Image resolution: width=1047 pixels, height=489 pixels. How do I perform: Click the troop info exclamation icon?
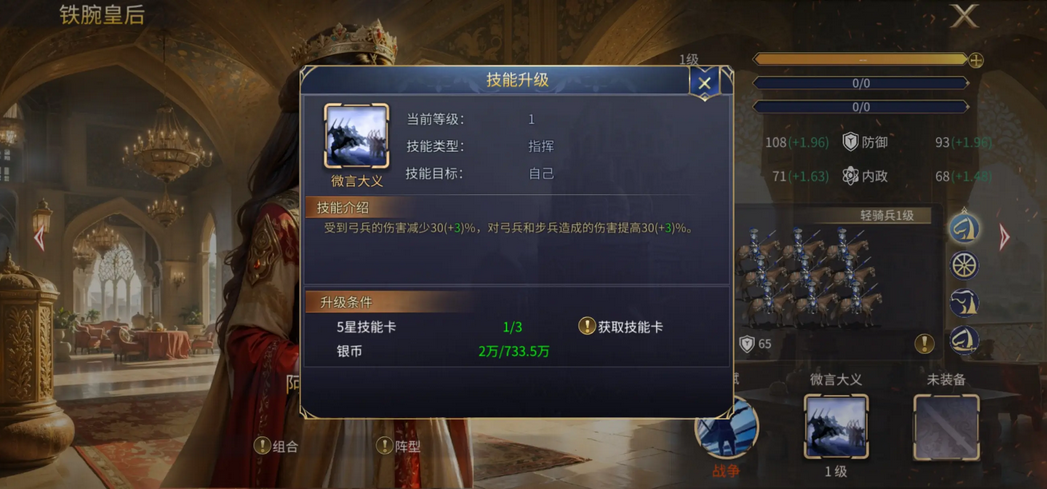coord(924,343)
